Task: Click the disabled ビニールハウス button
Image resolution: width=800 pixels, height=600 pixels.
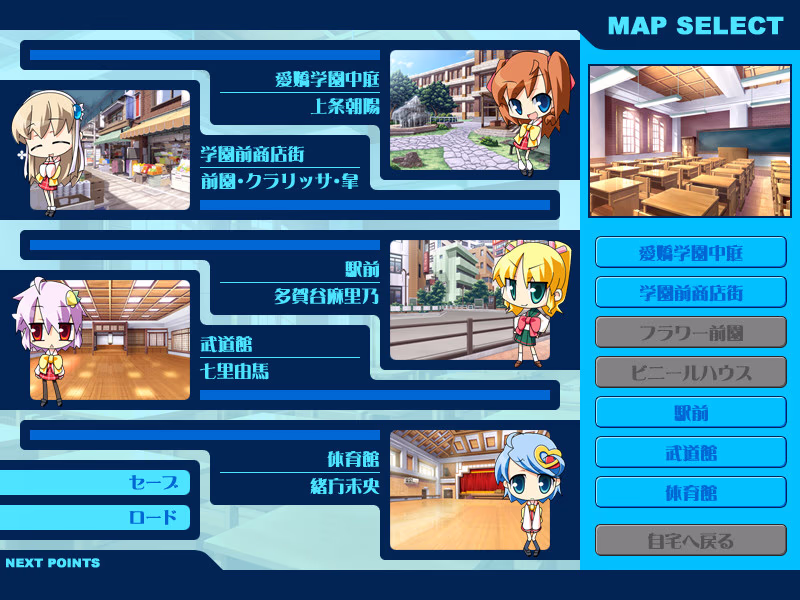Action: pyautogui.click(x=690, y=372)
